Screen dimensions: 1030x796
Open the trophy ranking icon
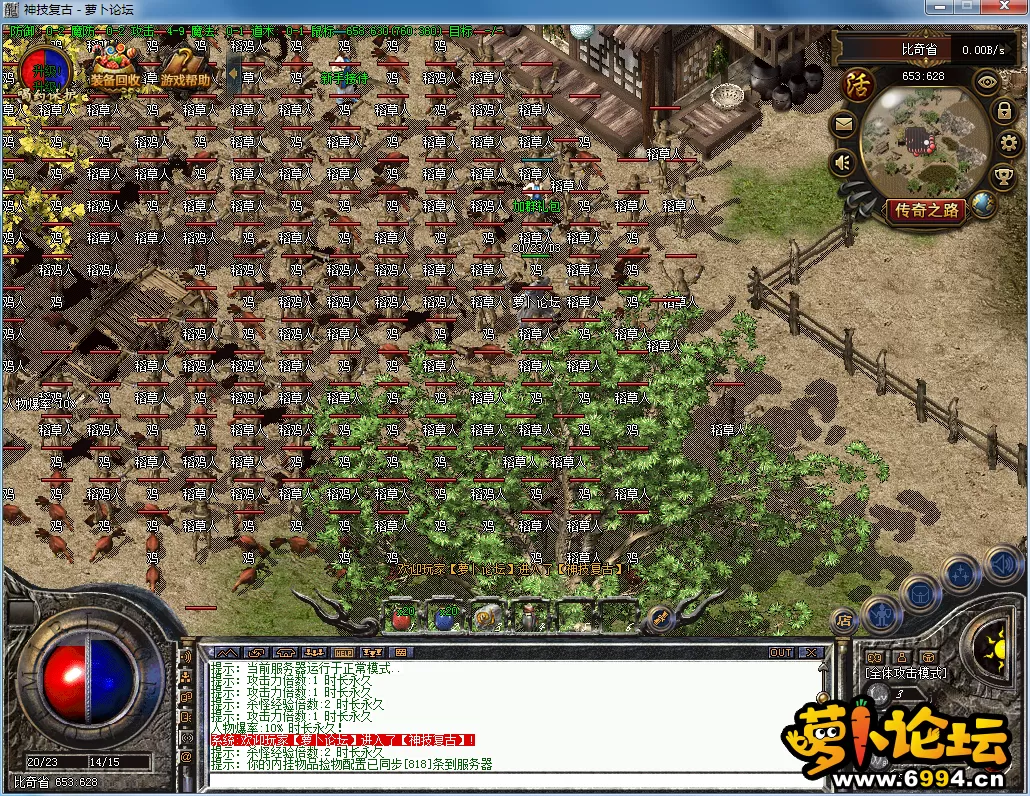pos(1003,177)
